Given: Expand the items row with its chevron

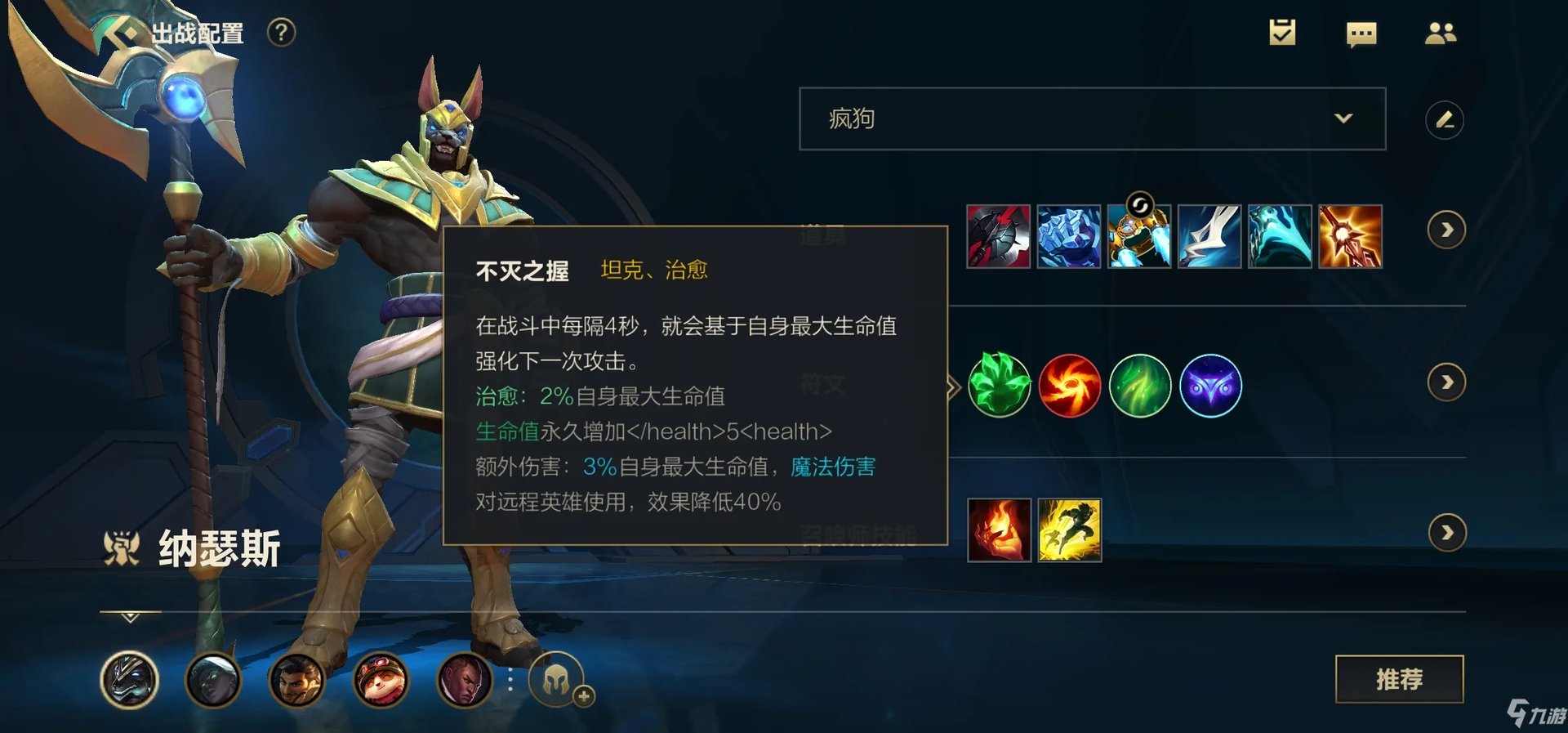Looking at the screenshot, I should [x=1447, y=231].
